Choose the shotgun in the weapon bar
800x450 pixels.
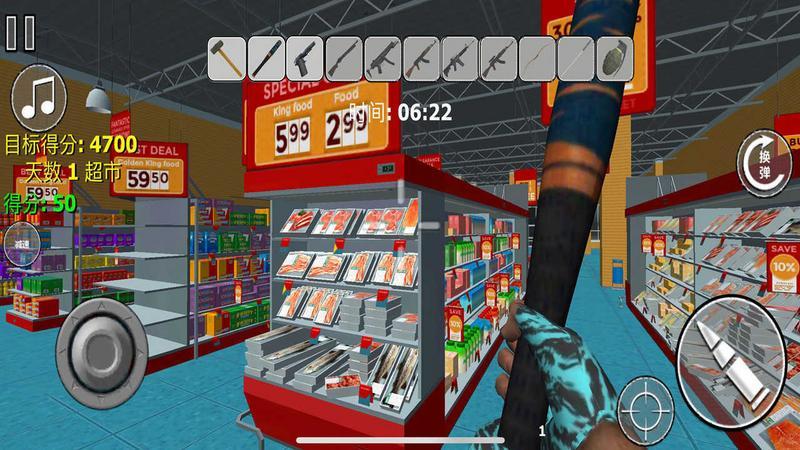click(344, 56)
